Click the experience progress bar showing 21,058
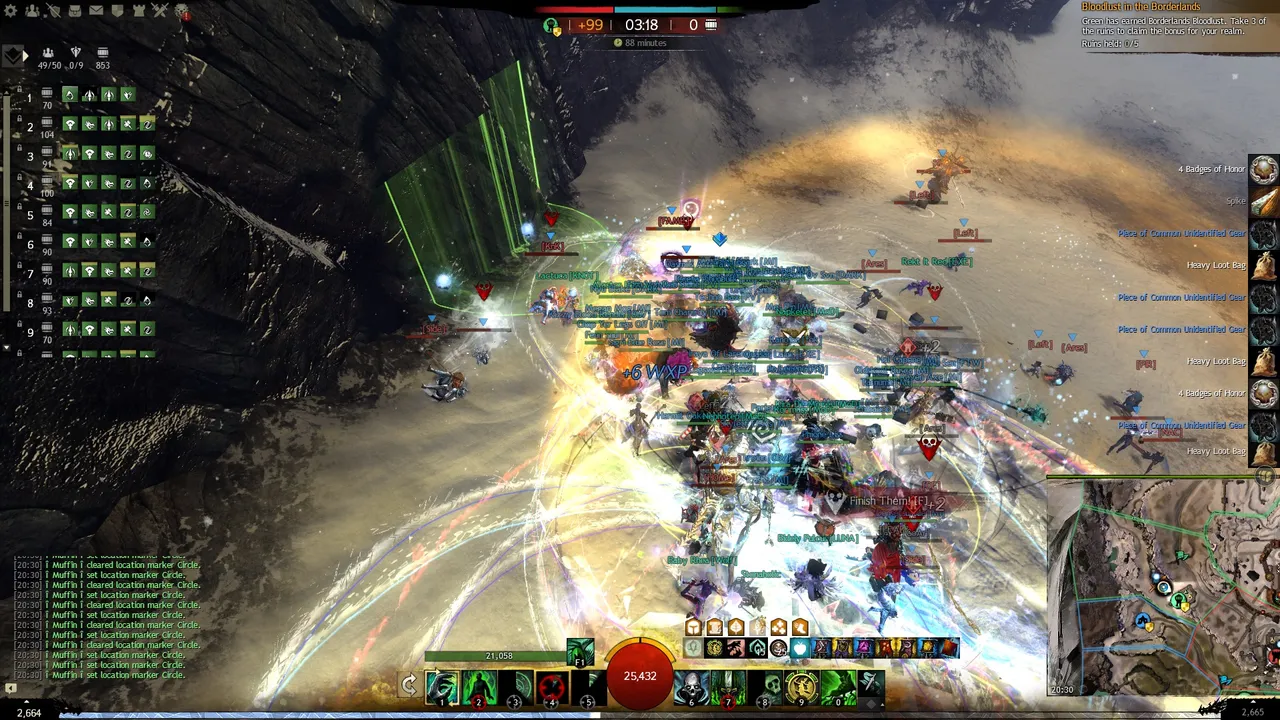Viewport: 1280px width, 720px height. pos(497,655)
